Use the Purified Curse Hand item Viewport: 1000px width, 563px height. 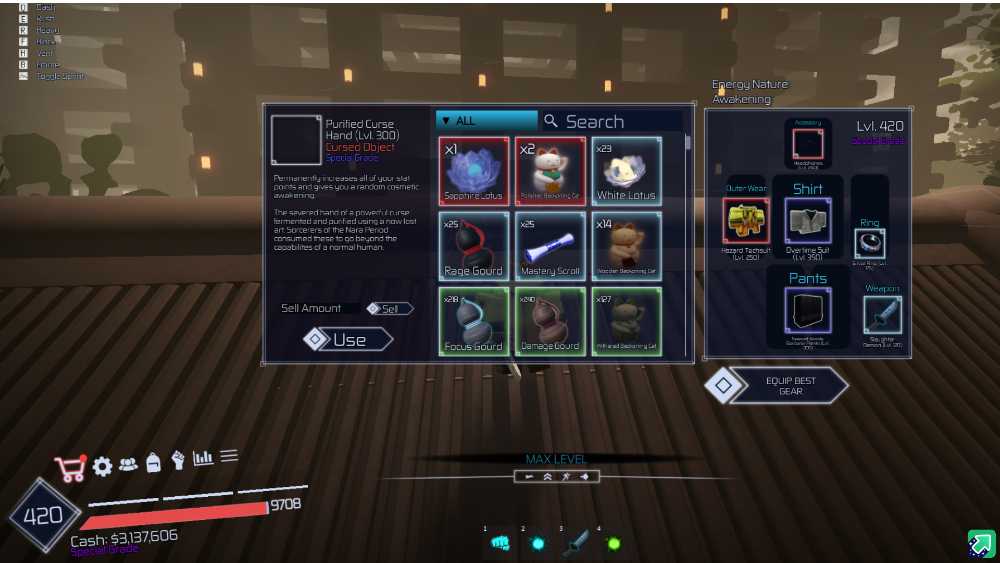point(349,340)
